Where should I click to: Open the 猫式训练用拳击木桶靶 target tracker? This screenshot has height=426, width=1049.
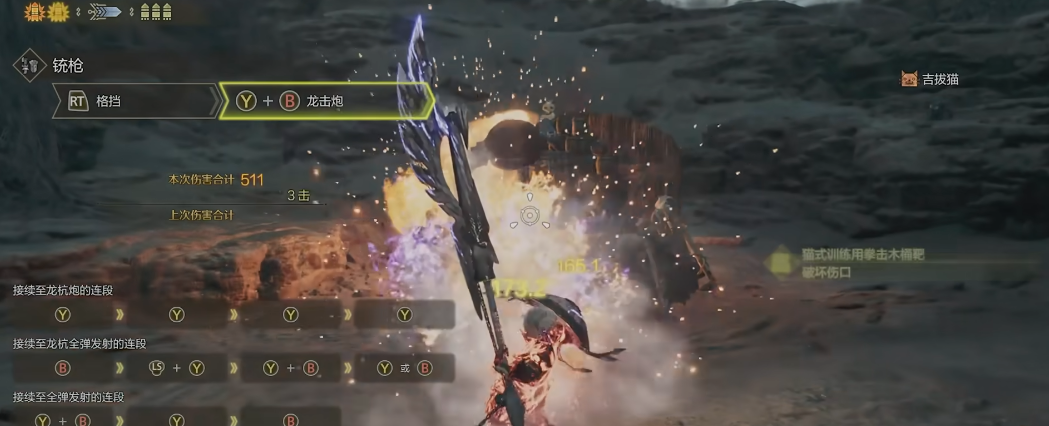point(862,263)
